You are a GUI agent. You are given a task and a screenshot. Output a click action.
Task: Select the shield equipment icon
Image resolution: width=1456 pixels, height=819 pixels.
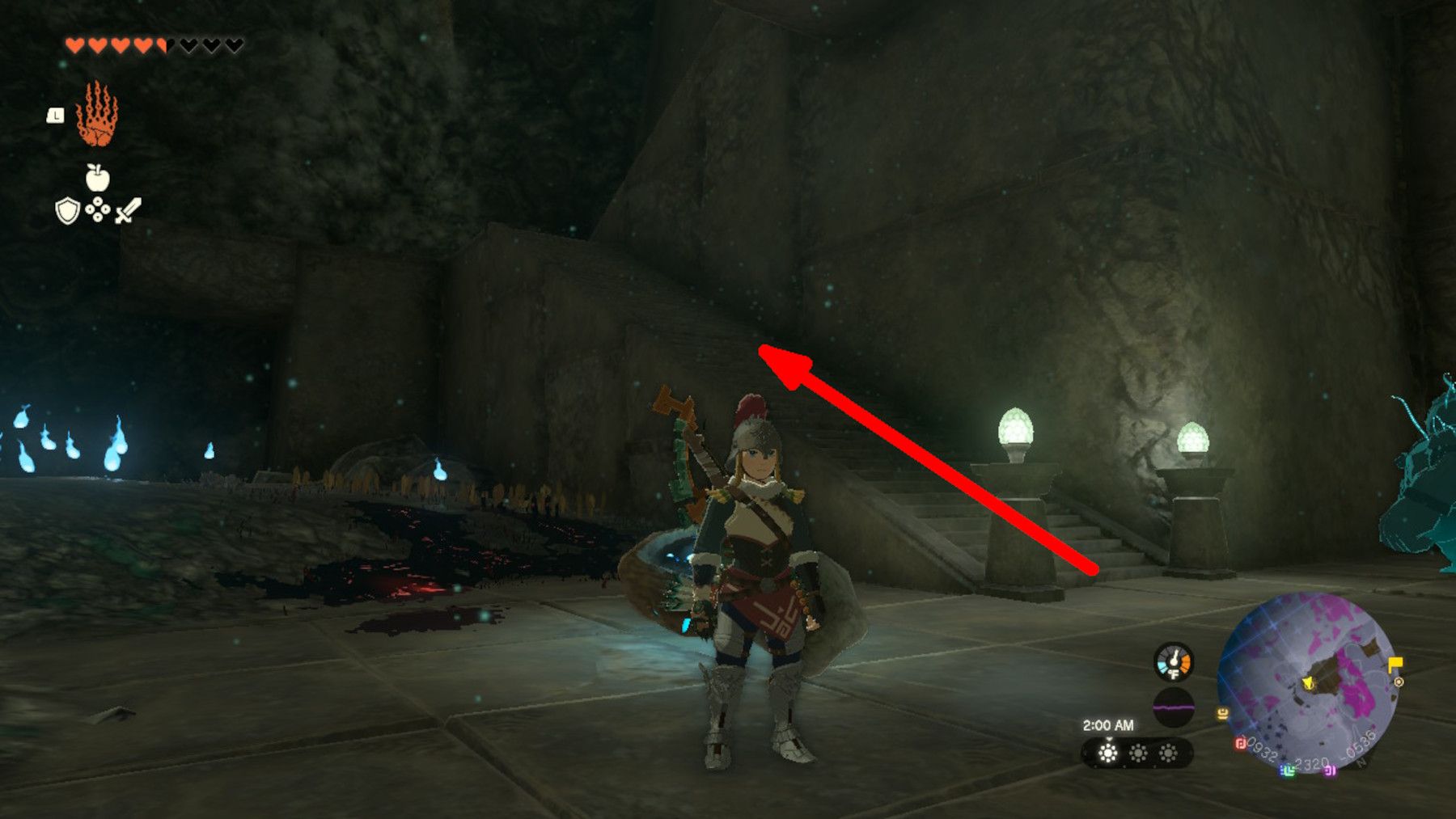click(68, 210)
